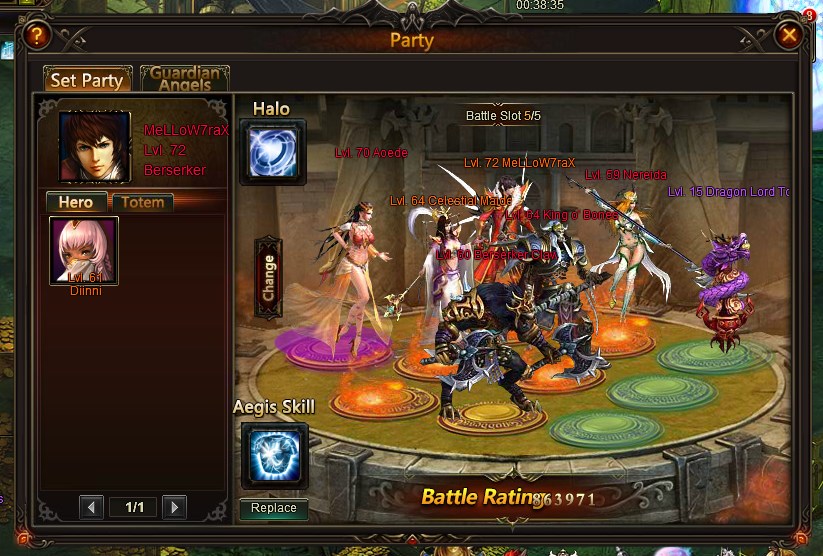Open the help question mark button

coord(36,36)
